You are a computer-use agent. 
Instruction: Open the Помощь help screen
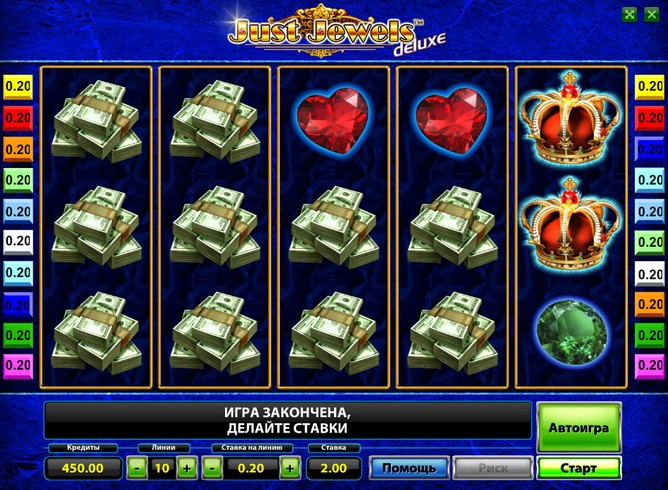point(408,468)
